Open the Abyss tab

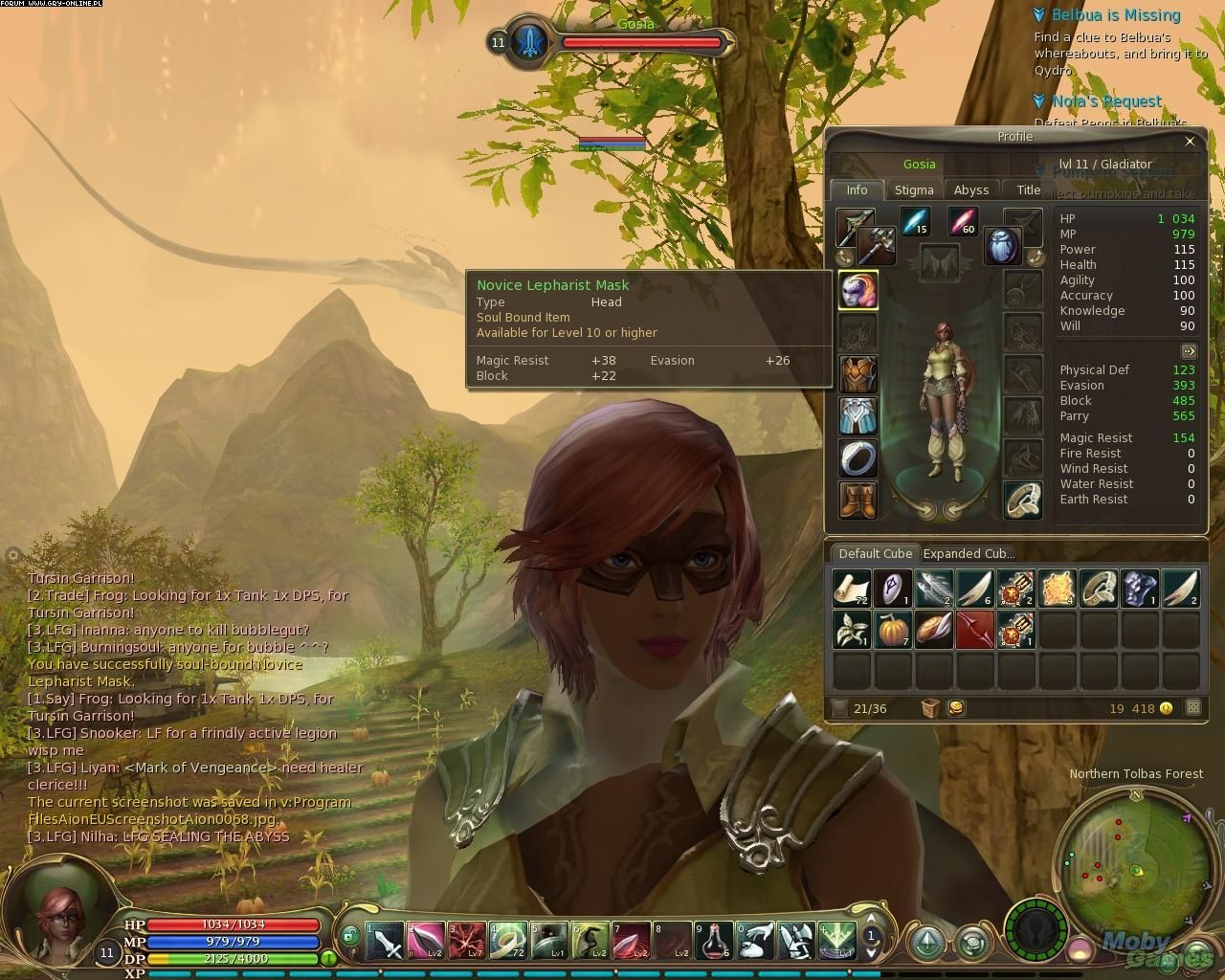pyautogui.click(x=971, y=189)
